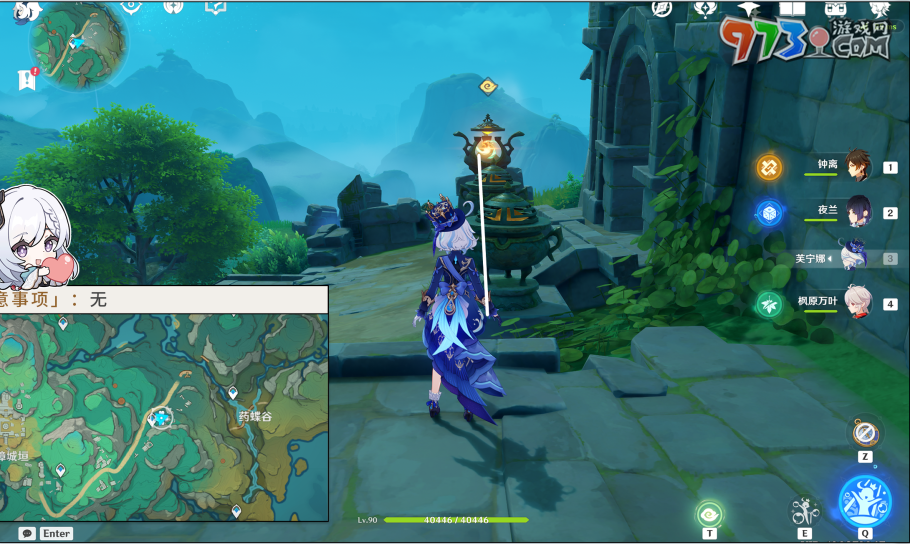Select active character 芙宁娜 in party list
910x544 pixels.
pyautogui.click(x=855, y=257)
